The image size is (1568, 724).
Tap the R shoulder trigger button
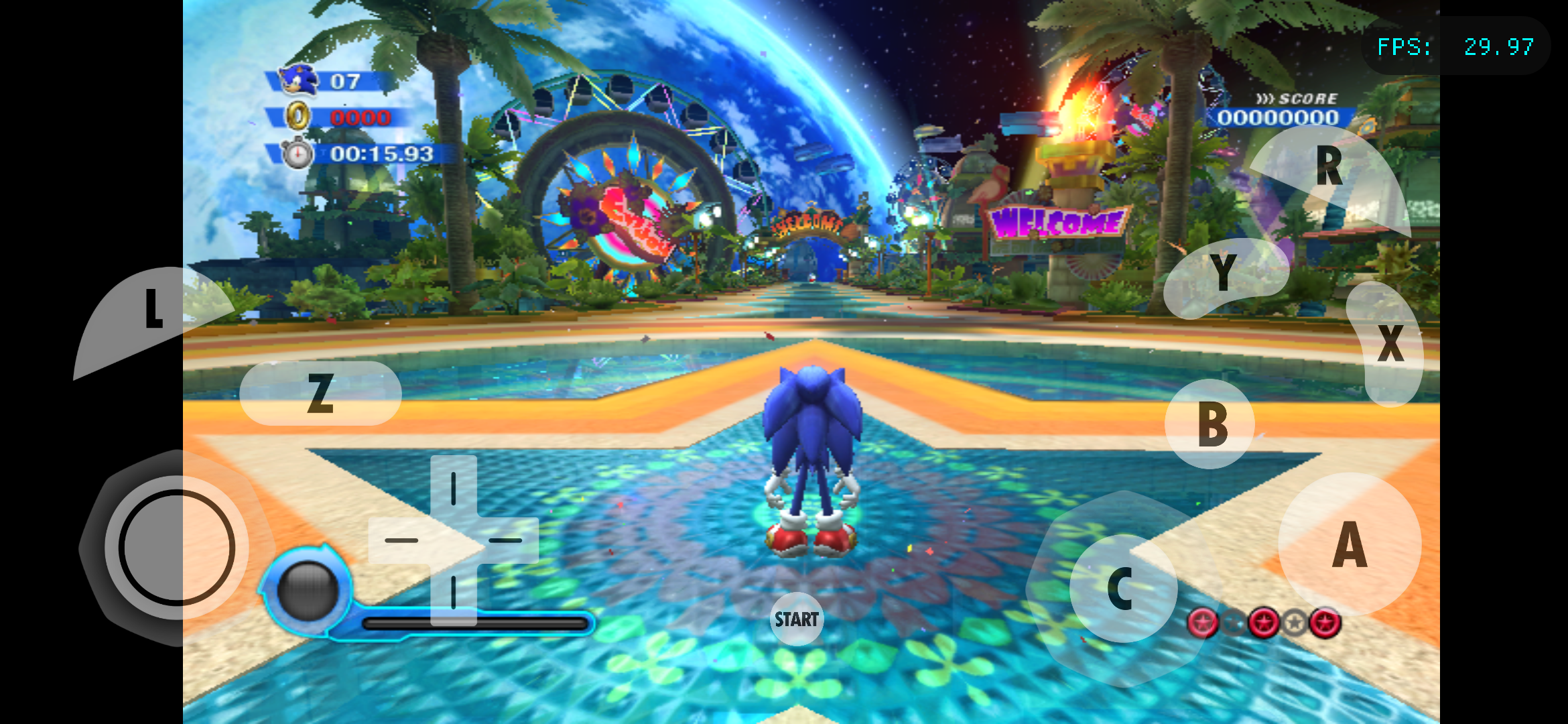coord(1330,173)
